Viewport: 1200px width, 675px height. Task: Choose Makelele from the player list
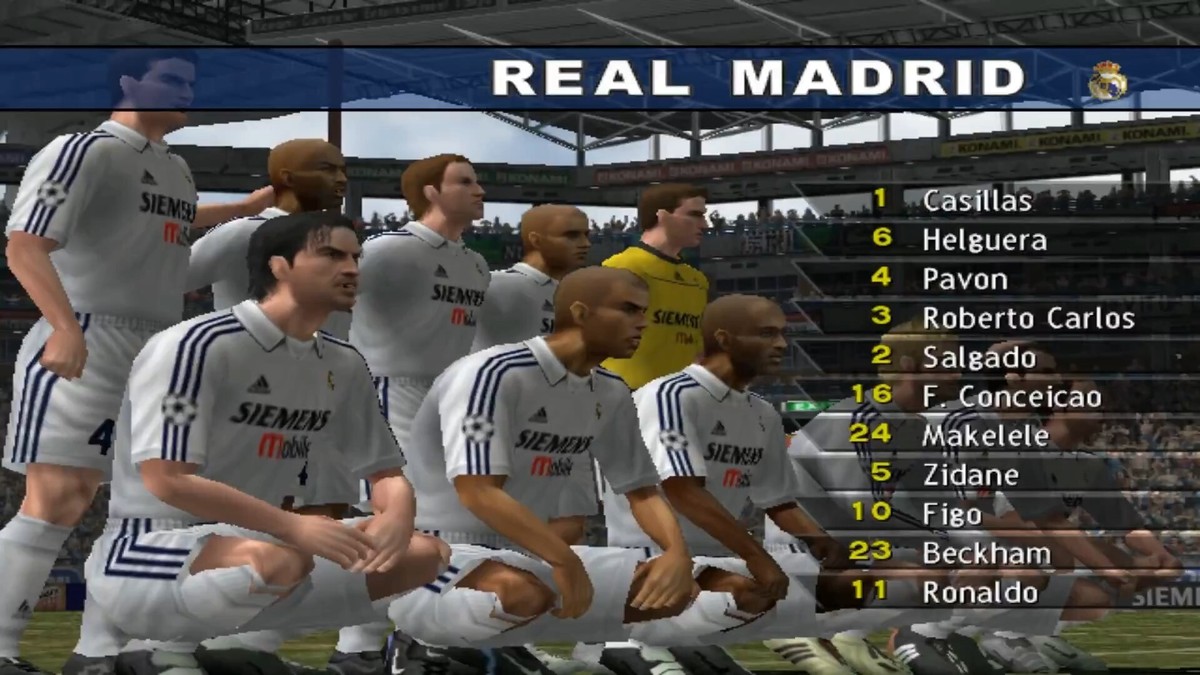tap(985, 436)
